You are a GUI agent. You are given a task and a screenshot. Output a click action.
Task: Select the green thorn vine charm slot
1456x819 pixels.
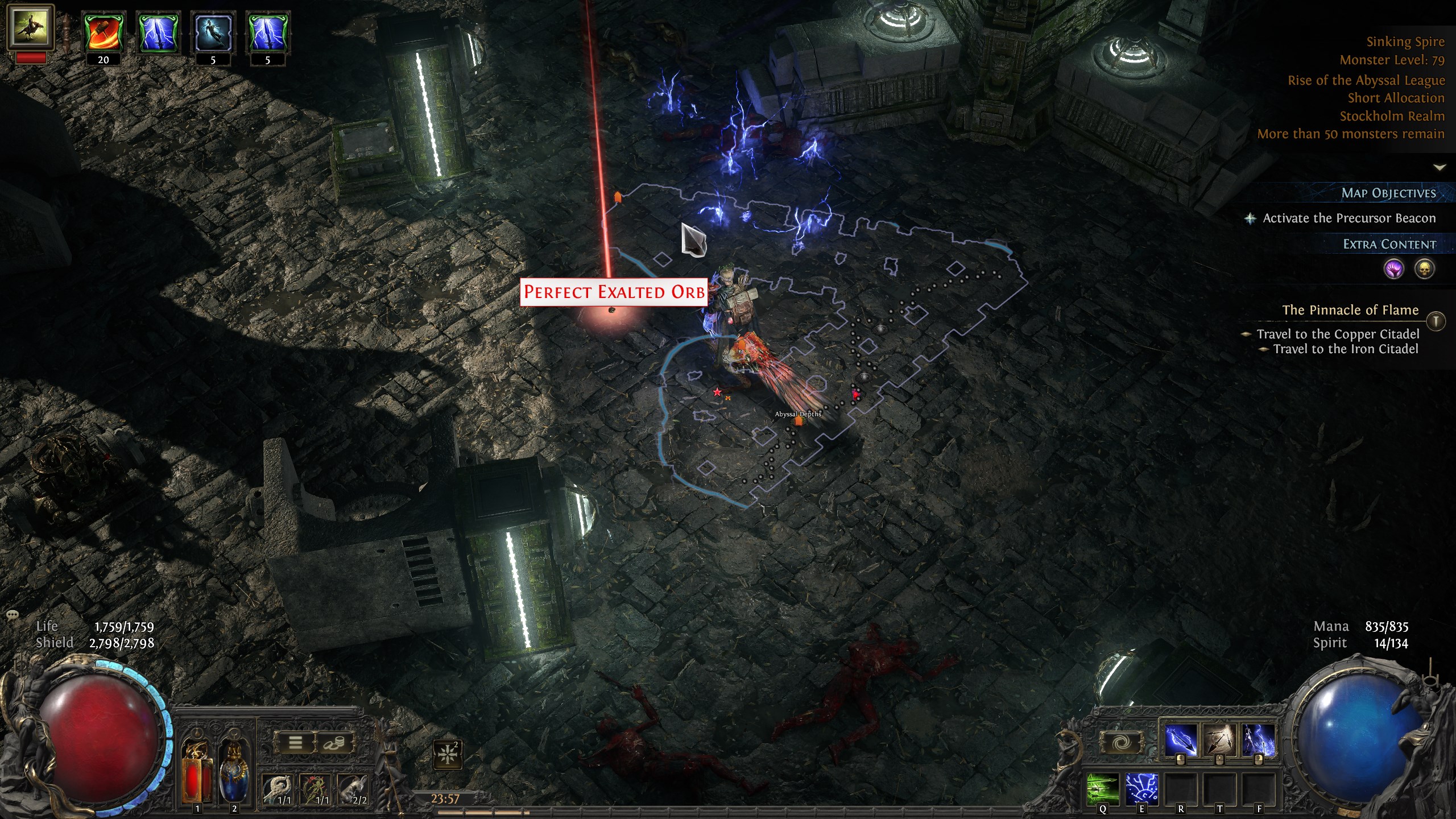pyautogui.click(x=317, y=788)
